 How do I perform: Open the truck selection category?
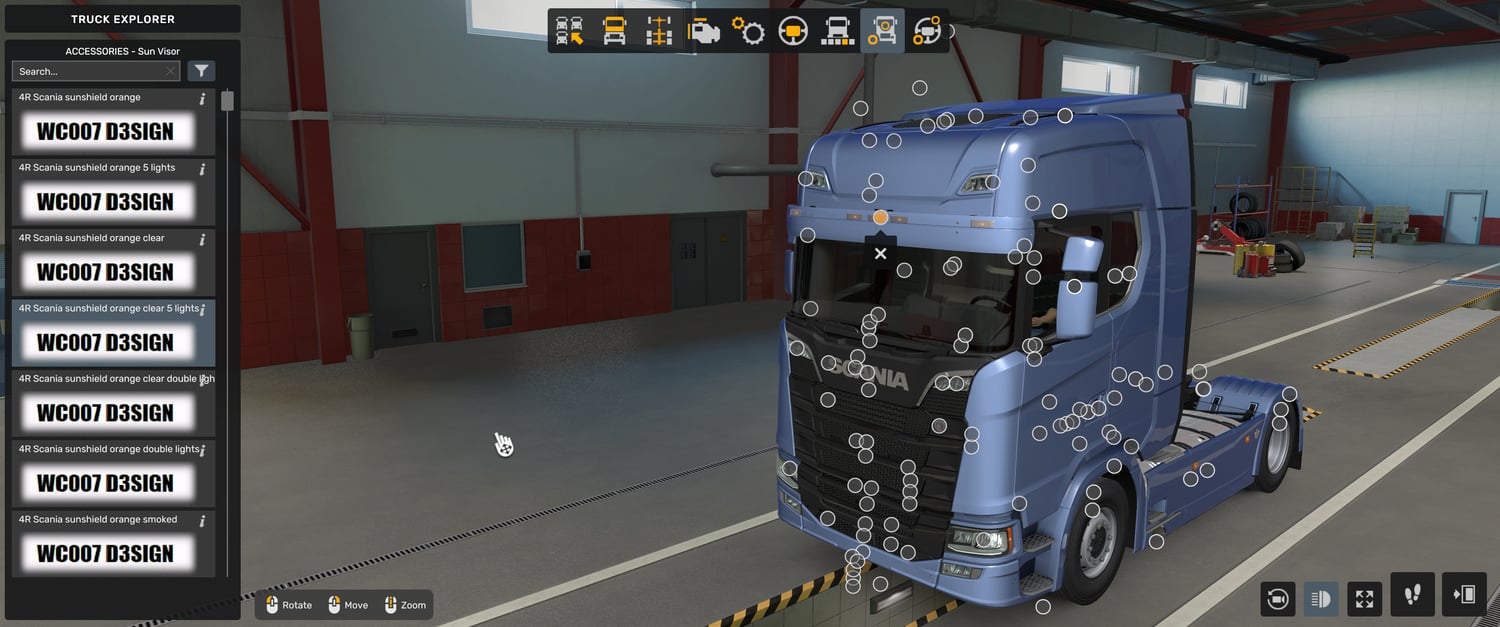point(570,31)
